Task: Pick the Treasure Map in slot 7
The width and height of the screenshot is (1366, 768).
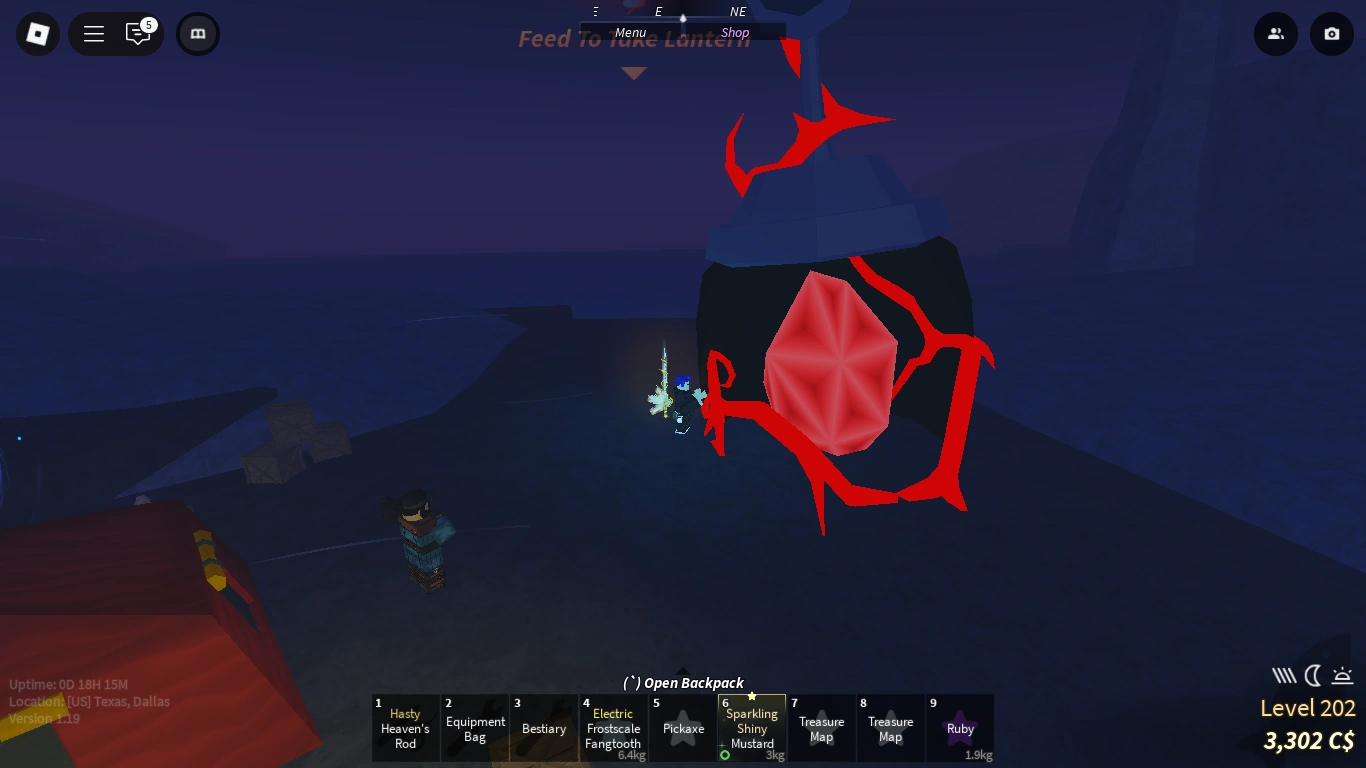Action: [x=822, y=728]
